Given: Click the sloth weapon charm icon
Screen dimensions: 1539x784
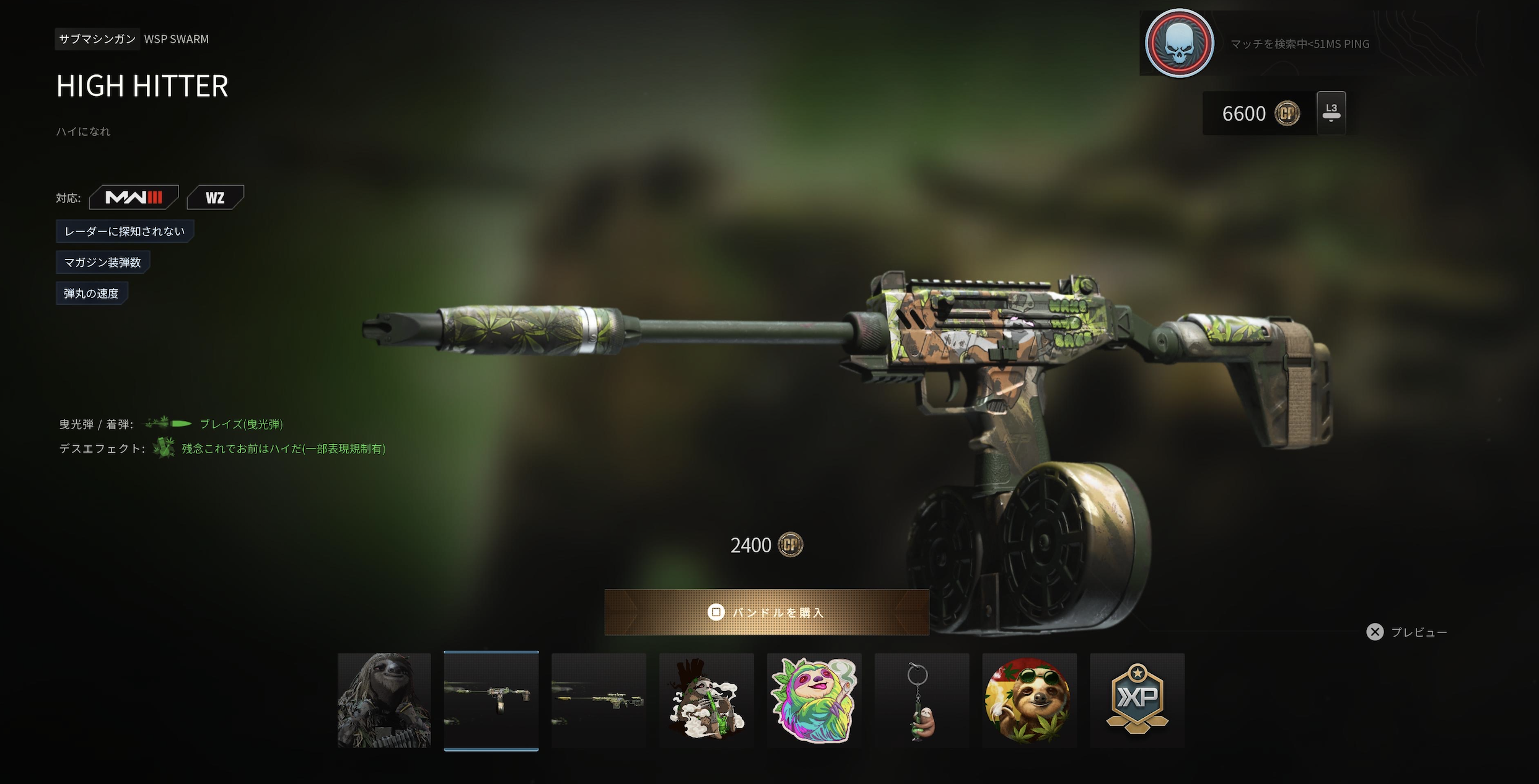Looking at the screenshot, I should (x=922, y=700).
